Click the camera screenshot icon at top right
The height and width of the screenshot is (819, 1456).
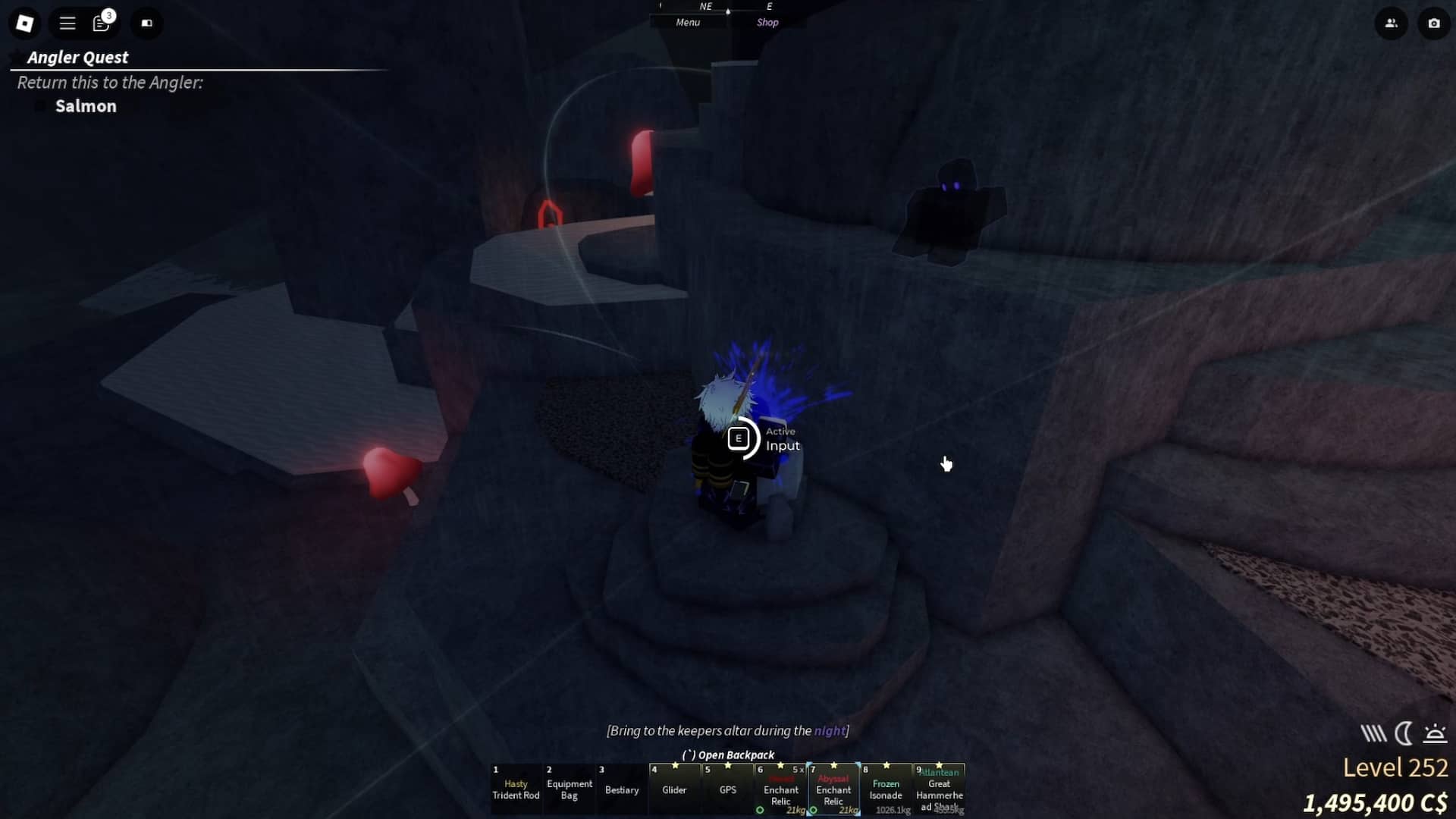1433,24
